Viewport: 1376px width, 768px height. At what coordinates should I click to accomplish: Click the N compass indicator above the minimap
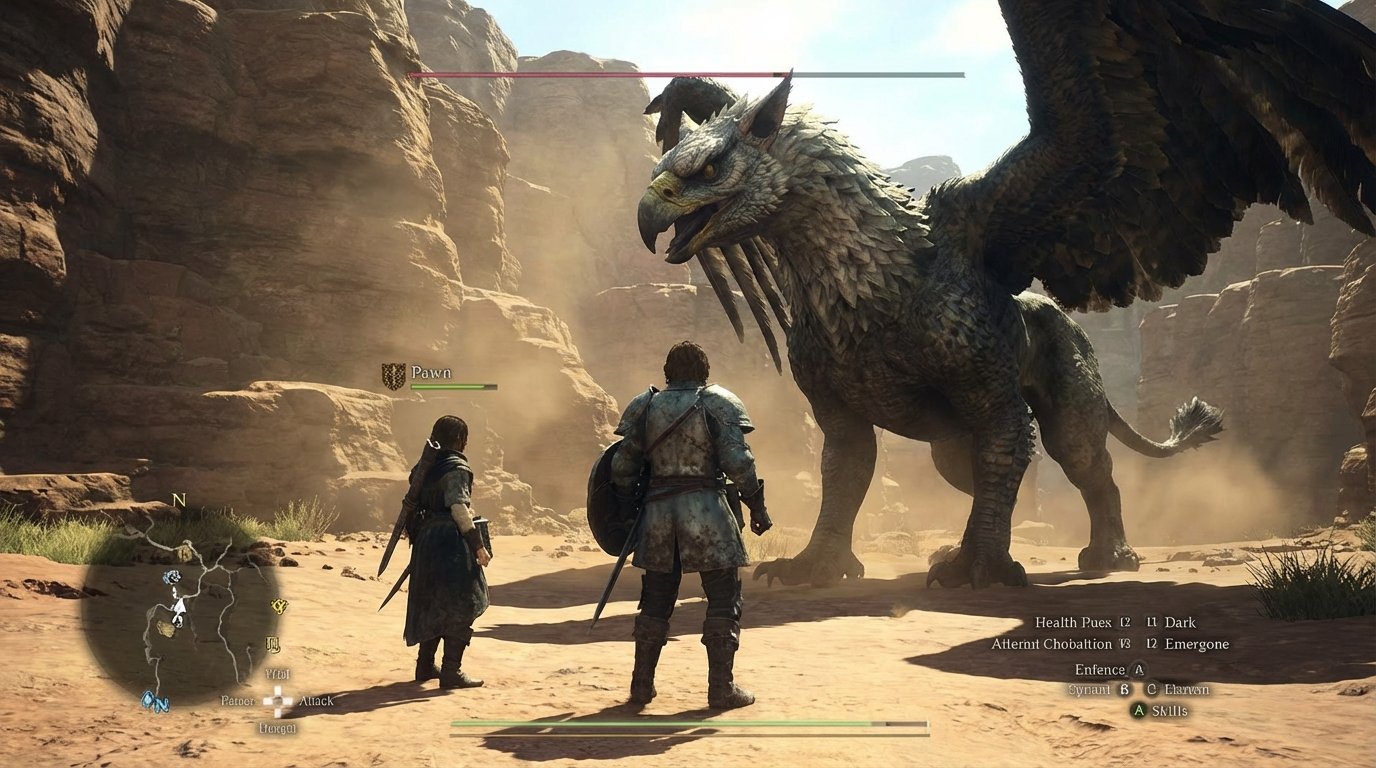coord(178,500)
